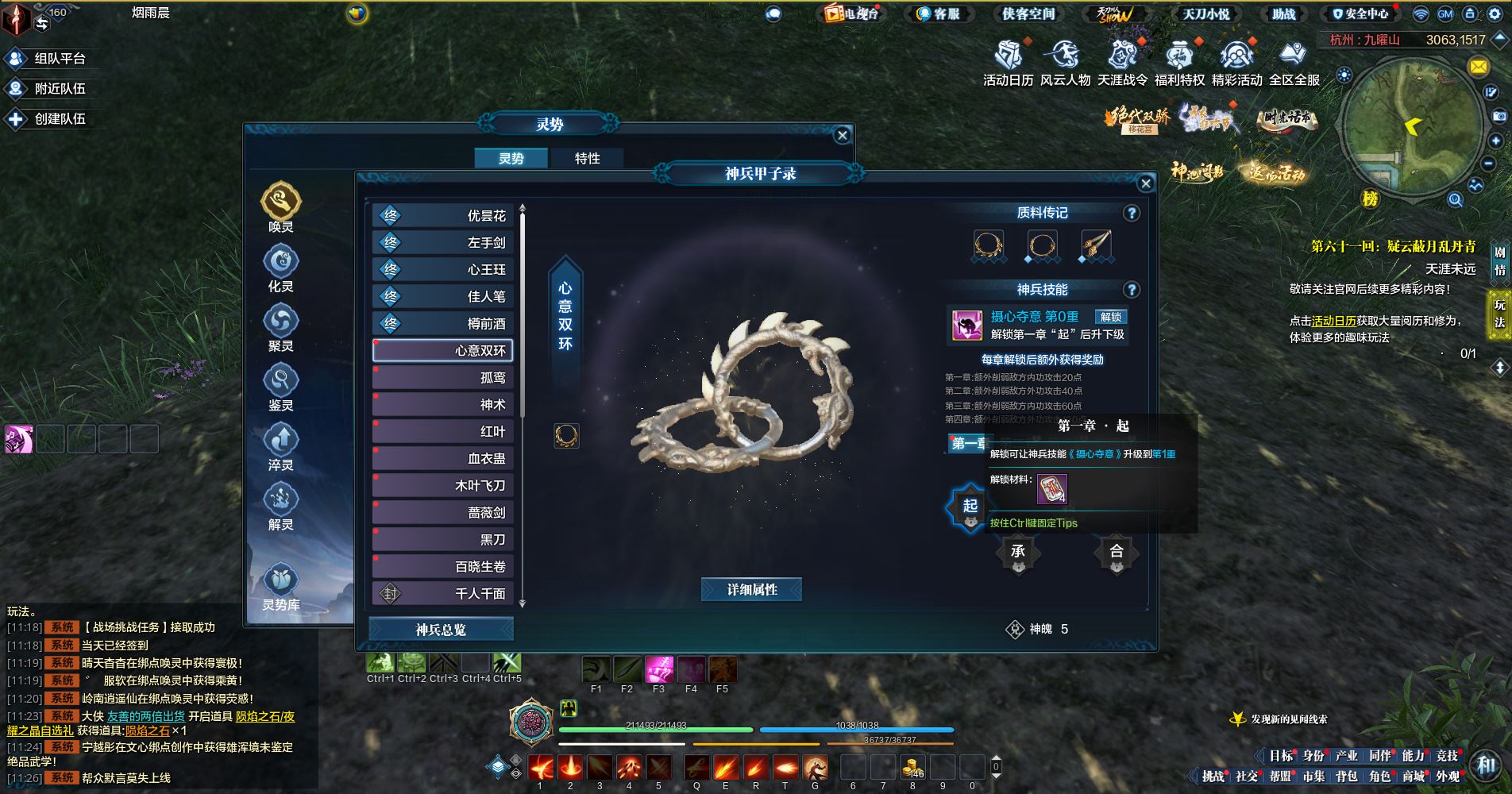Close the 神兵甲子录 window

coord(1145,184)
